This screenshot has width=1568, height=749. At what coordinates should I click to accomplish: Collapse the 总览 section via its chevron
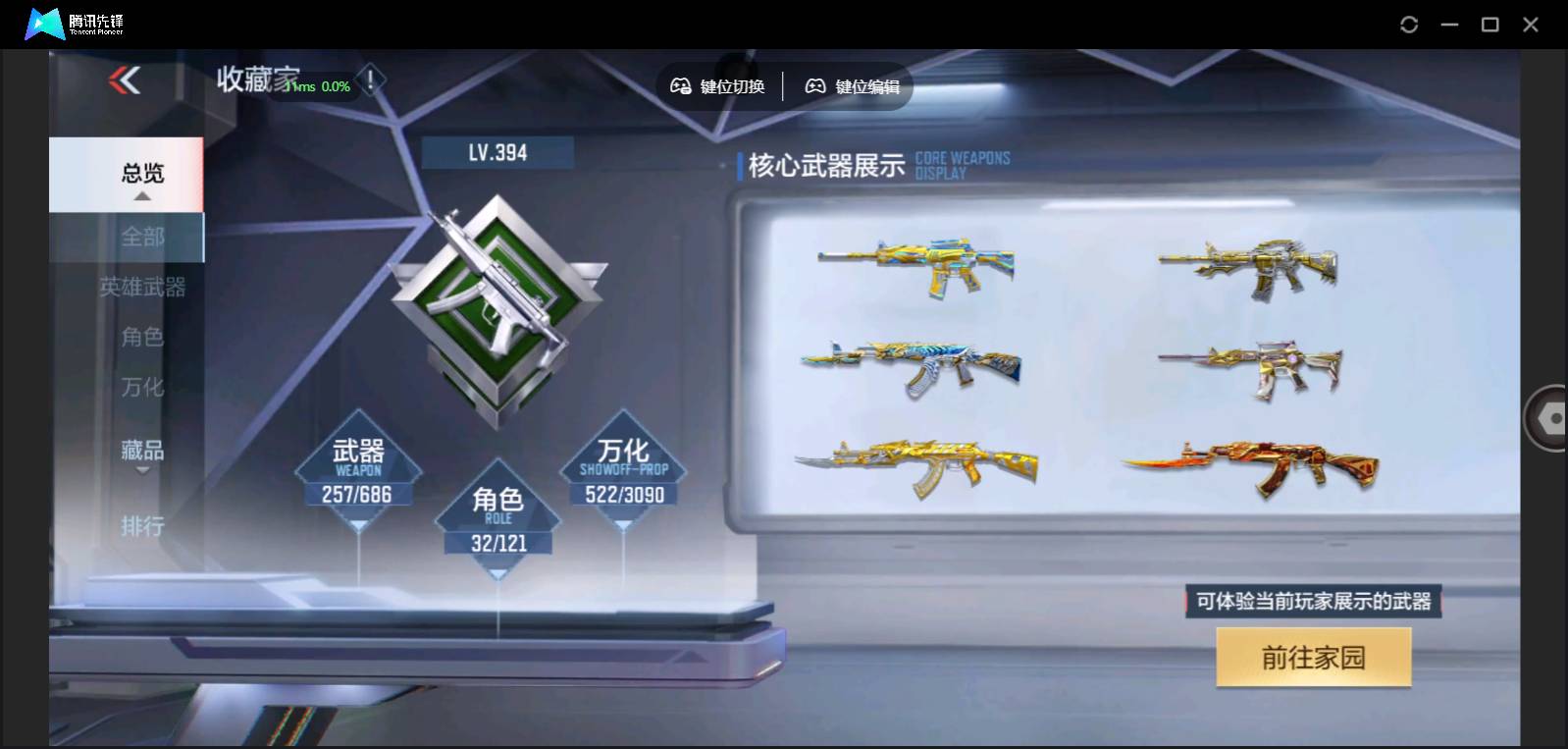[x=142, y=196]
